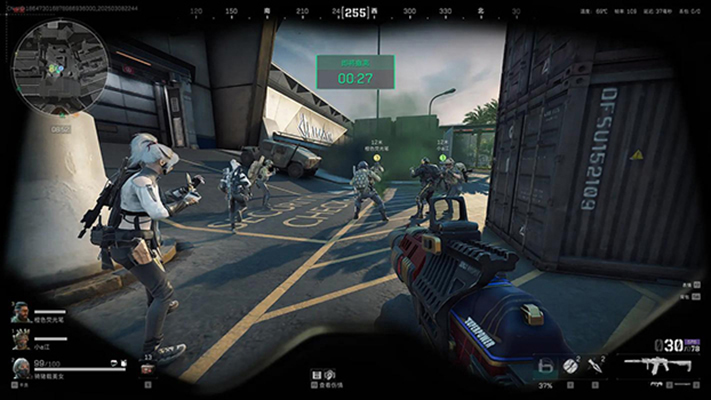Viewport: 711px width, 400px height.
Task: Use the red medkit item slot
Action: (147, 369)
